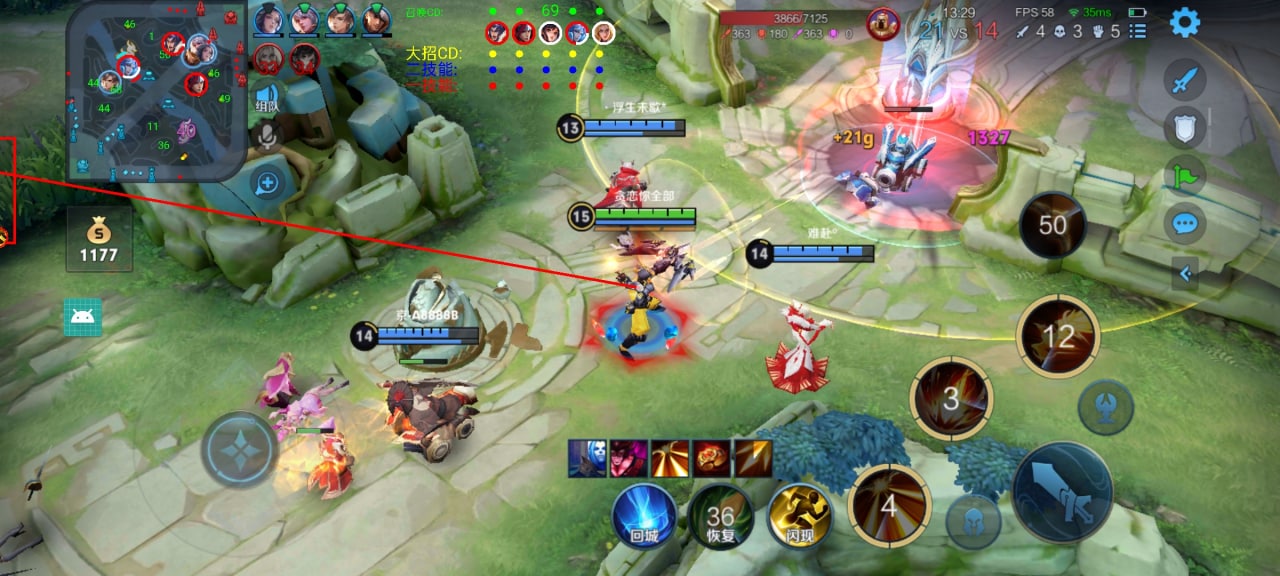
Task: Trigger the skill showing cooldown 3
Action: [951, 398]
